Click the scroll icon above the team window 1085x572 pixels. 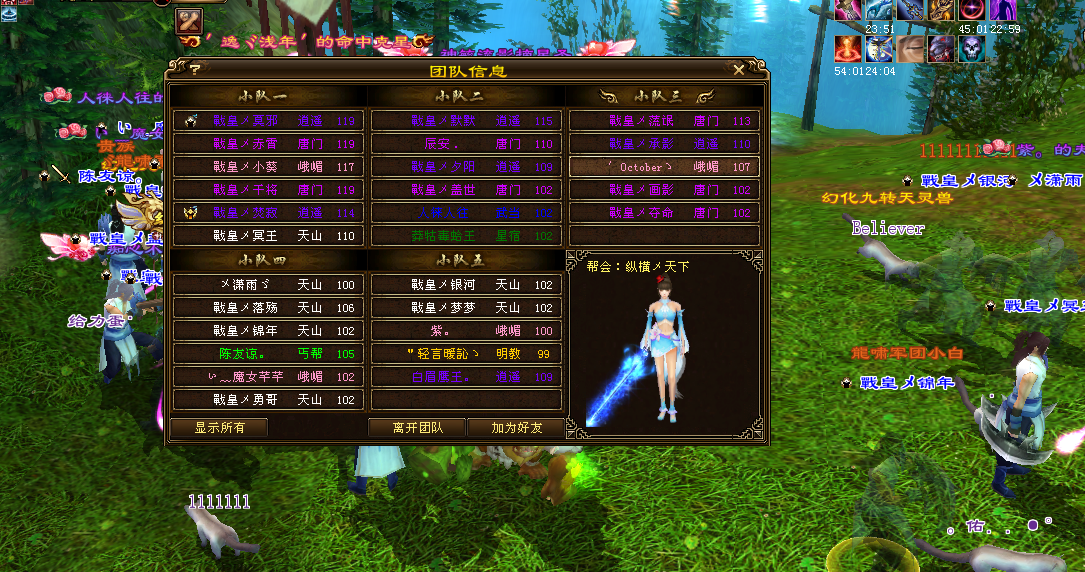190,20
